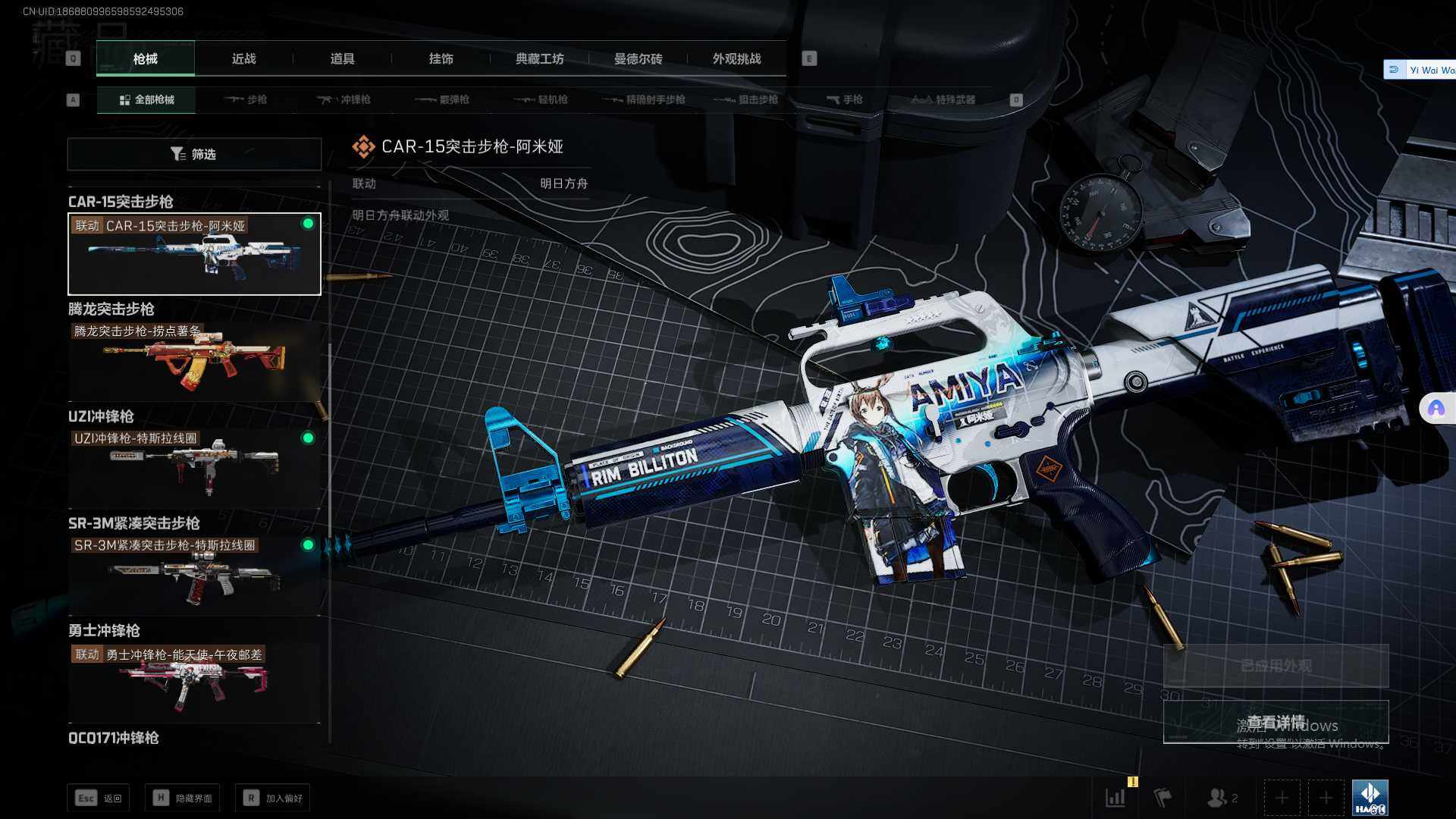This screenshot has width=1456, height=819.
Task: Go to the 典藏工坊 tab
Action: (539, 58)
